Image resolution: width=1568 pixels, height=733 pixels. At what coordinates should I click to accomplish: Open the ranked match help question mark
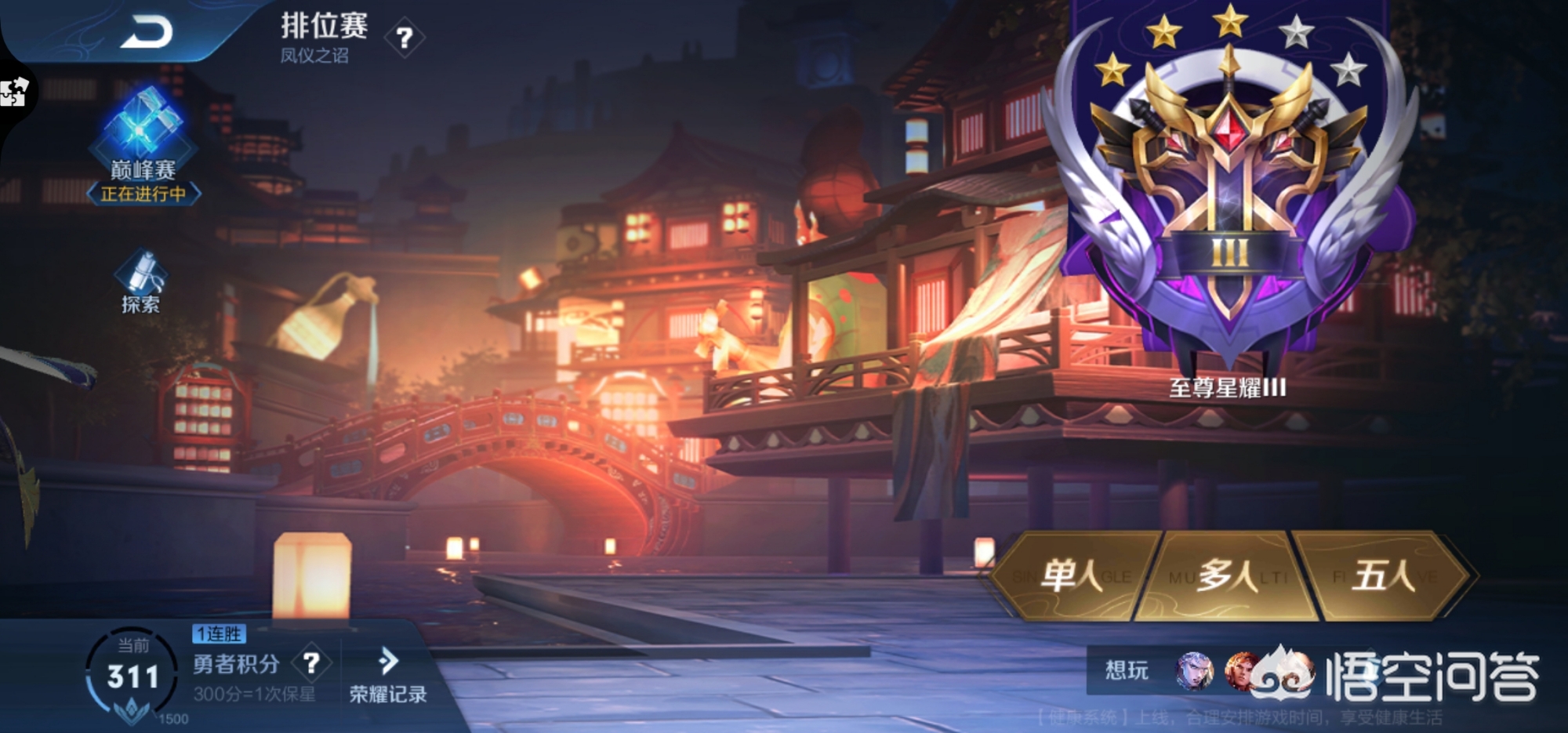405,38
